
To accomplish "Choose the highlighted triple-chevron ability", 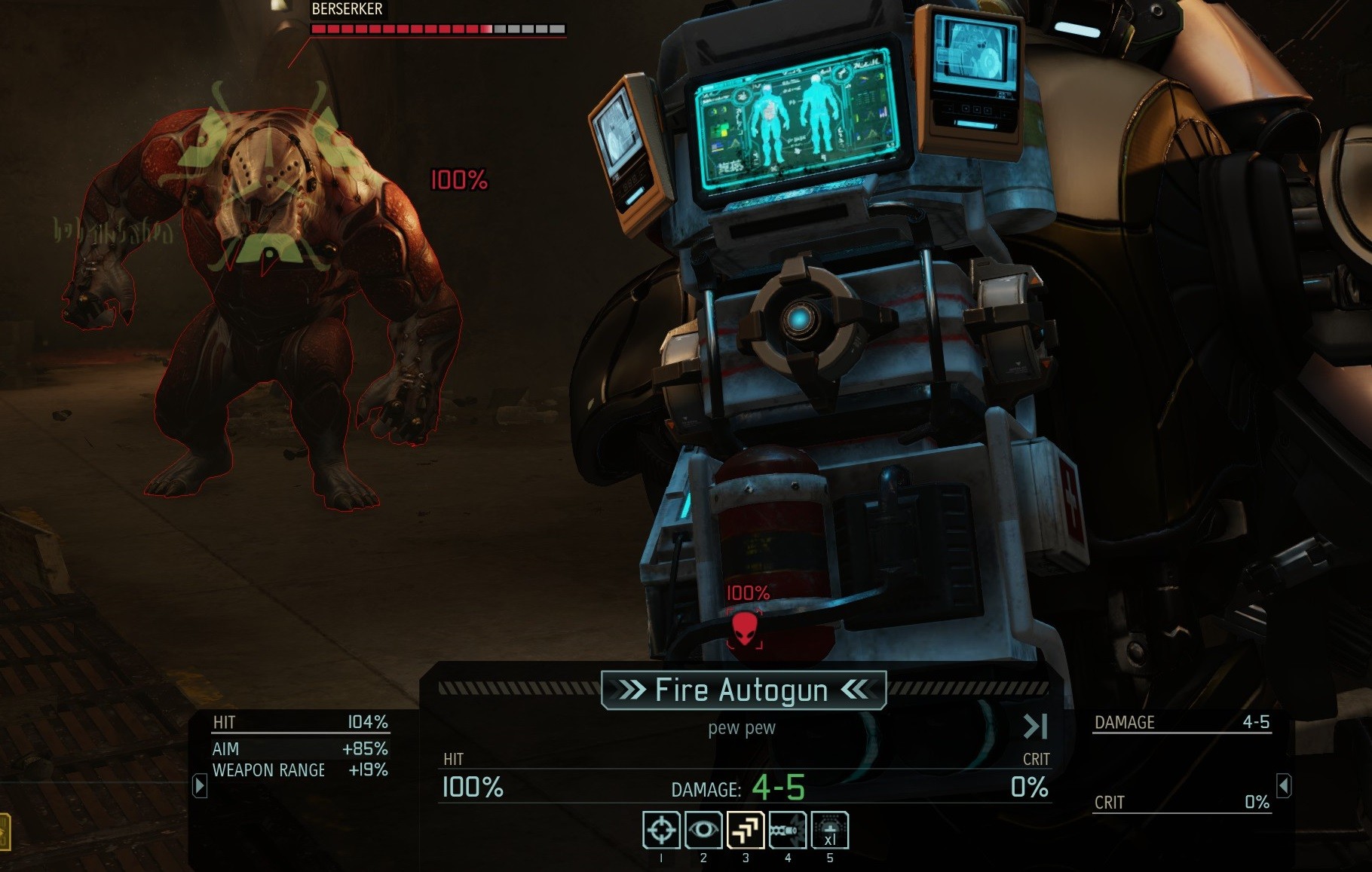I will click(x=746, y=831).
